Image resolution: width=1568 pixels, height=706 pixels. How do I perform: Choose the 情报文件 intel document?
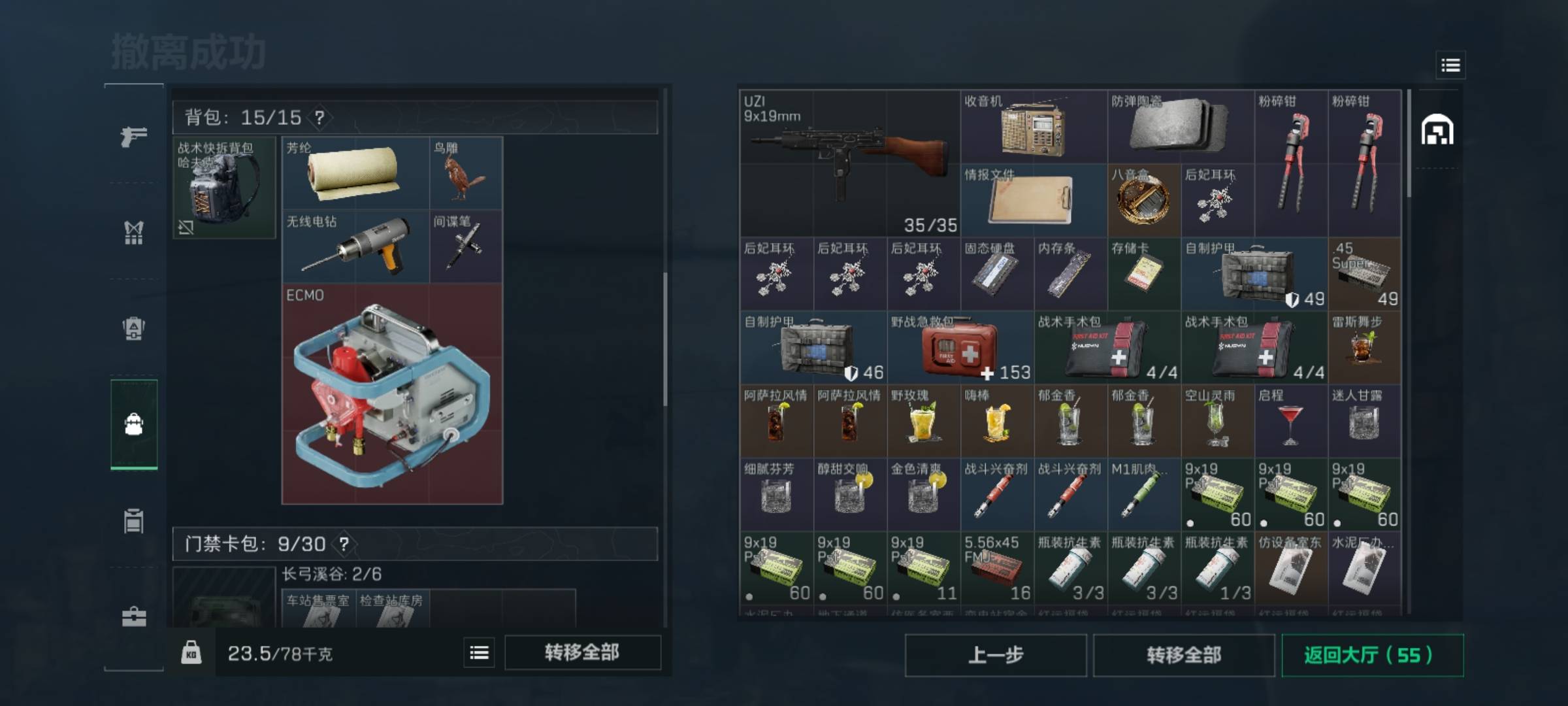[x=1034, y=201]
